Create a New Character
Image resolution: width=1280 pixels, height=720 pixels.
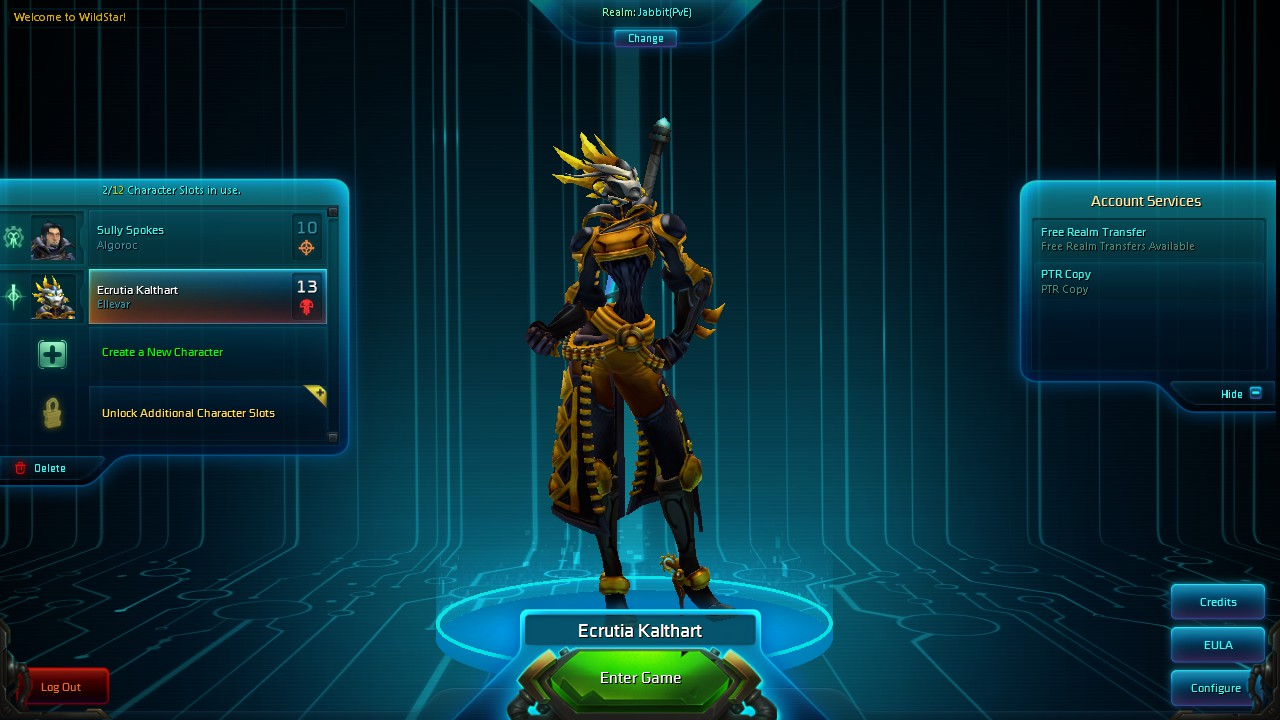(x=162, y=352)
